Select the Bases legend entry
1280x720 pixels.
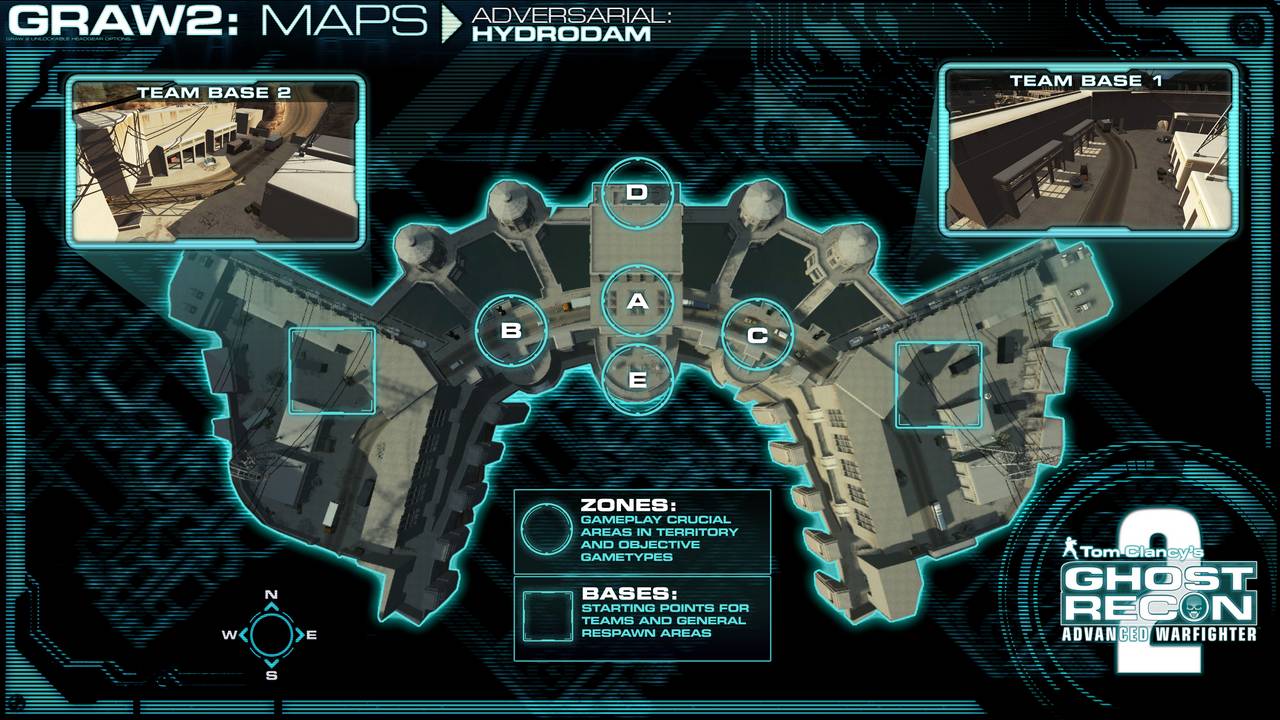pos(642,618)
